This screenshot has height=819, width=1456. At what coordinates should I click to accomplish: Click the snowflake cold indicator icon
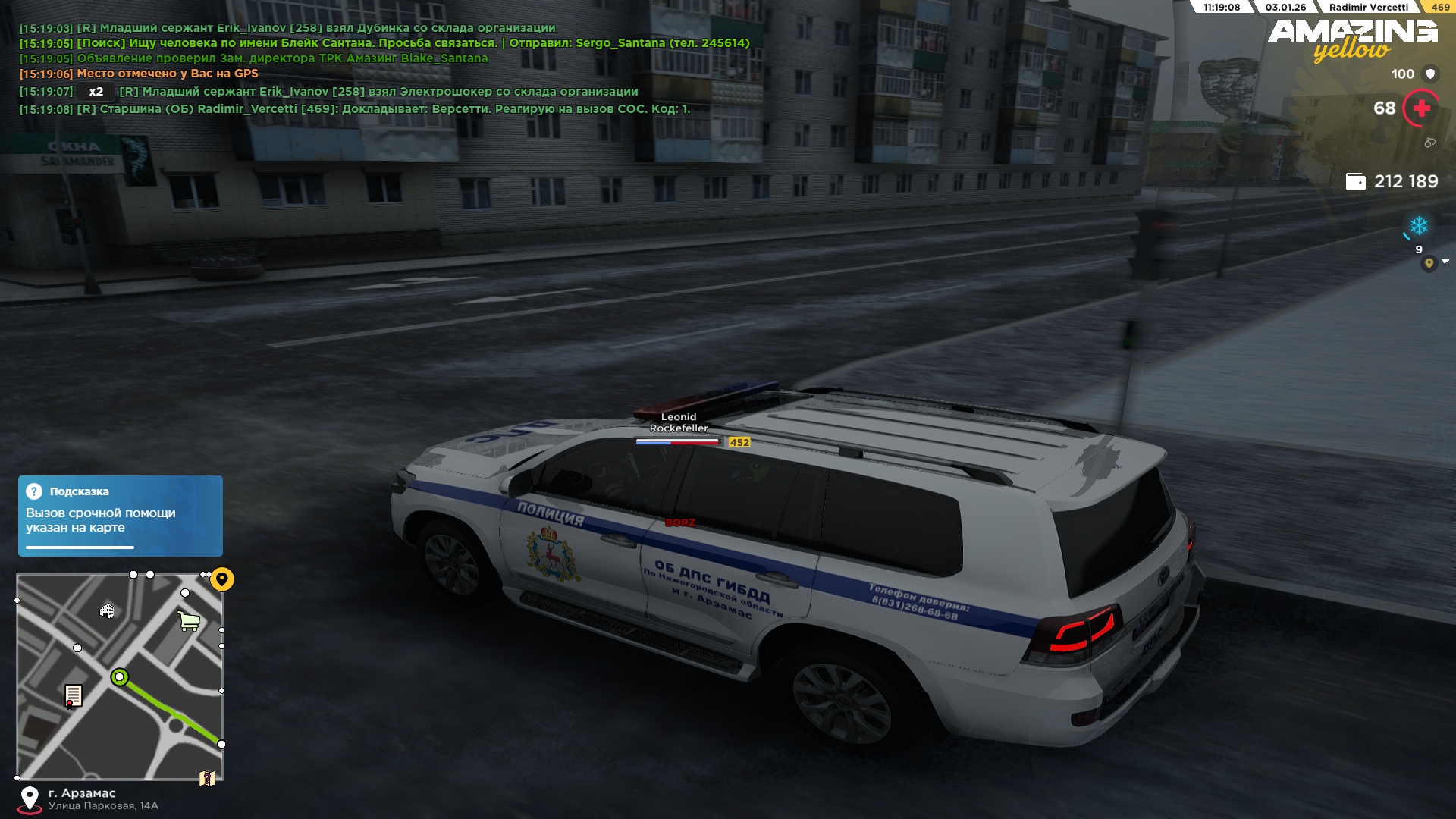point(1419,226)
